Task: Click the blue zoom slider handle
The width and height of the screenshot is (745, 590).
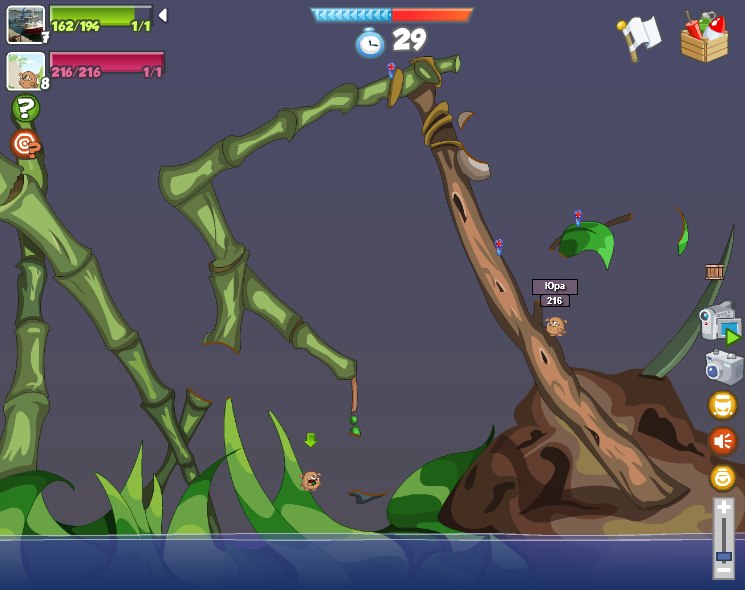Action: click(723, 555)
